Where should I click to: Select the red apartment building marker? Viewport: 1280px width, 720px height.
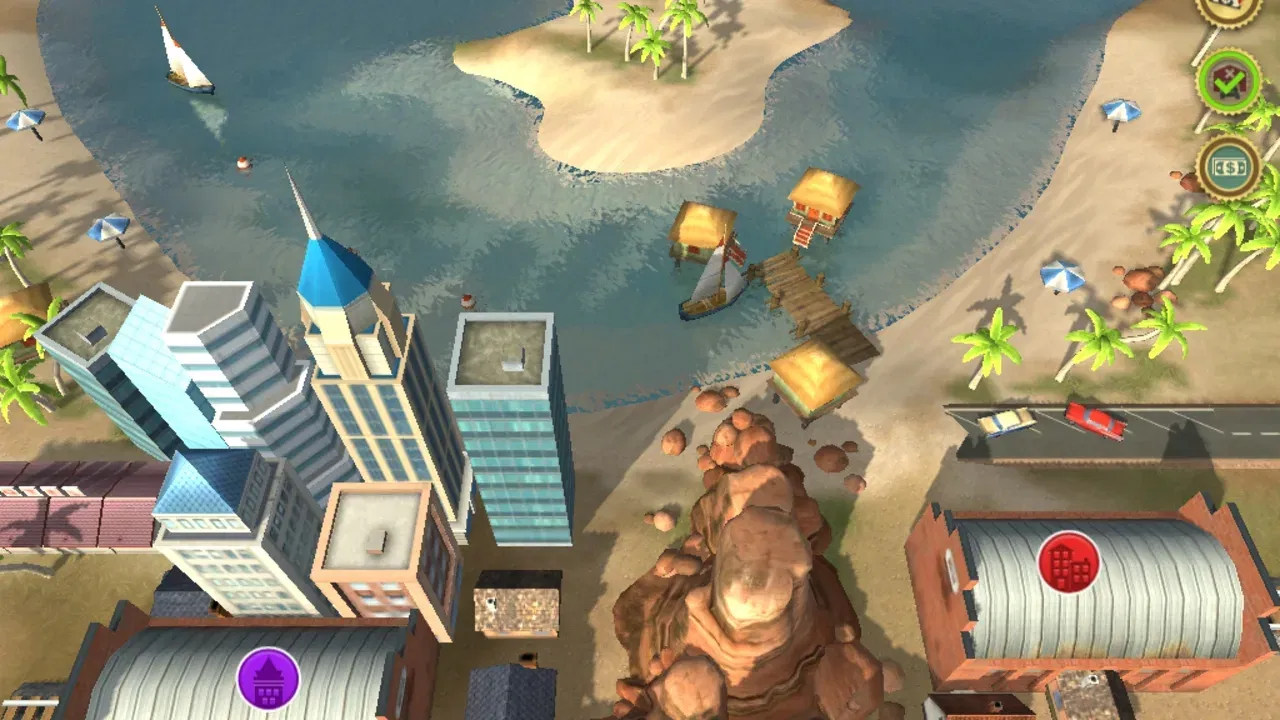pos(1069,562)
